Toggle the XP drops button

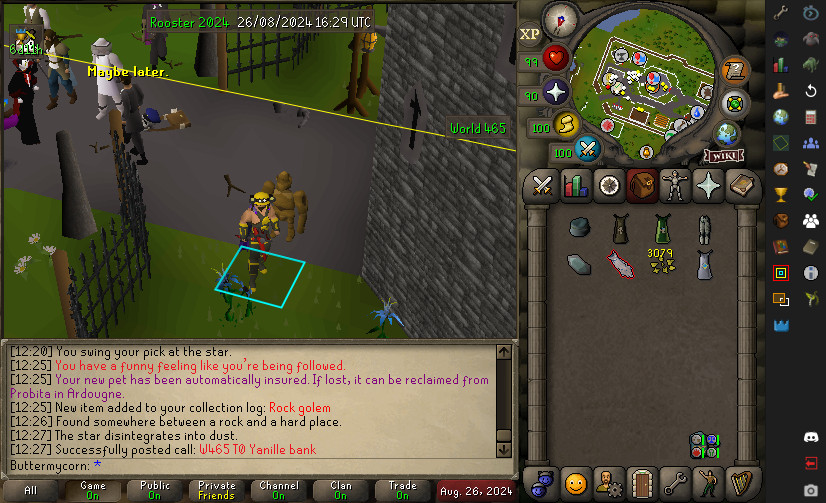coord(530,34)
